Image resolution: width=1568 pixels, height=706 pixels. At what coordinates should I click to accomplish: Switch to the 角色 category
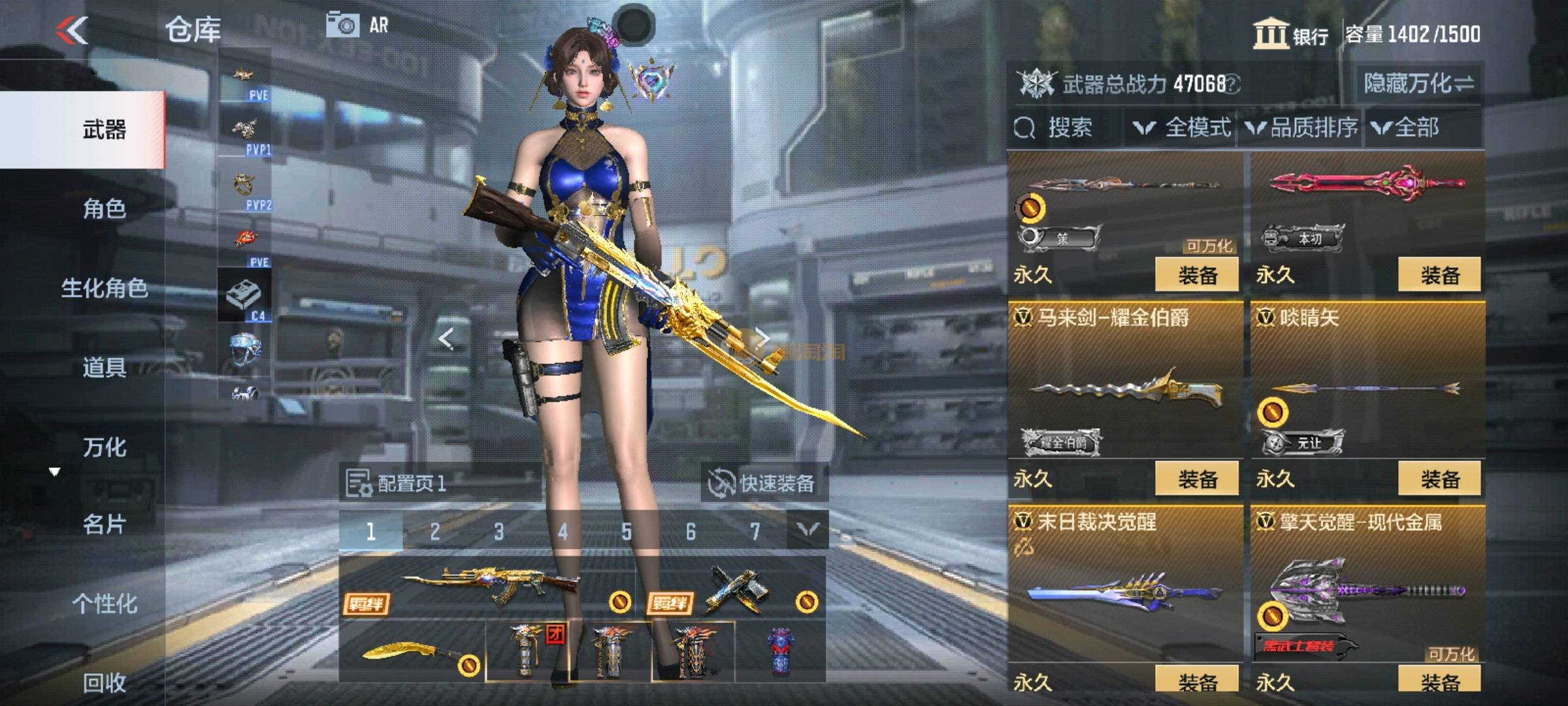point(105,209)
